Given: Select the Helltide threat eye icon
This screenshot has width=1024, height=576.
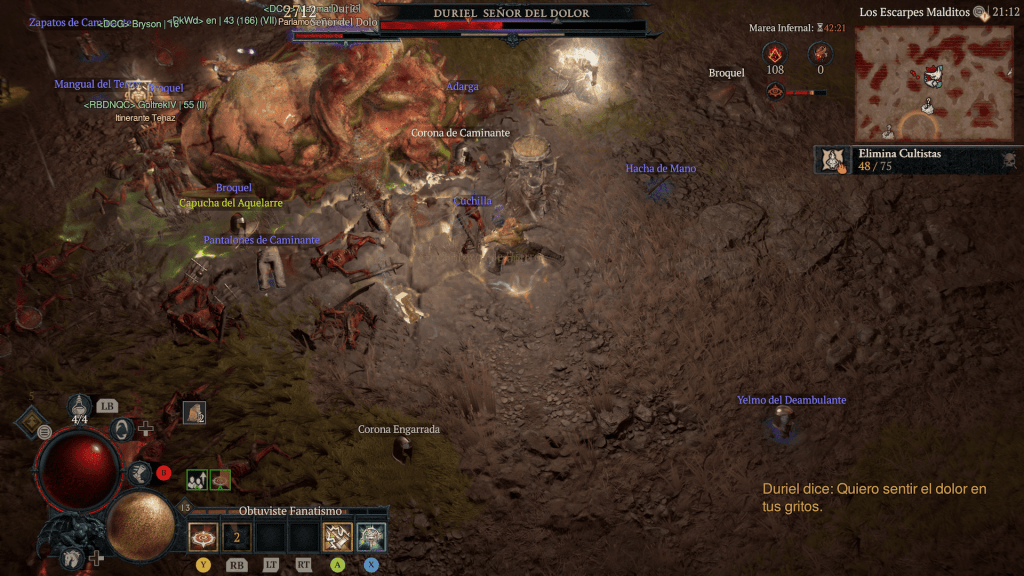Looking at the screenshot, I should coord(775,91).
